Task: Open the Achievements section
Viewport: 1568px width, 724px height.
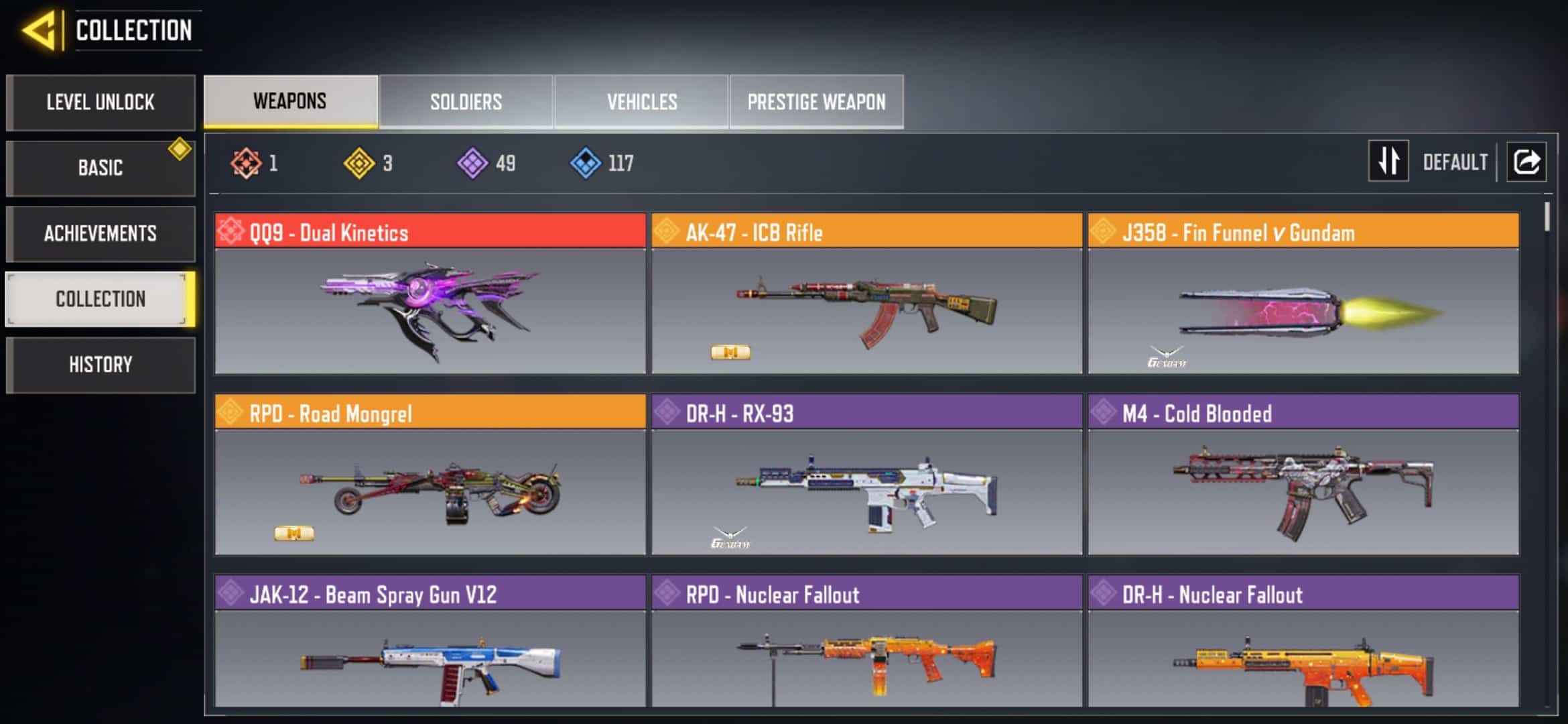Action: pyautogui.click(x=101, y=233)
